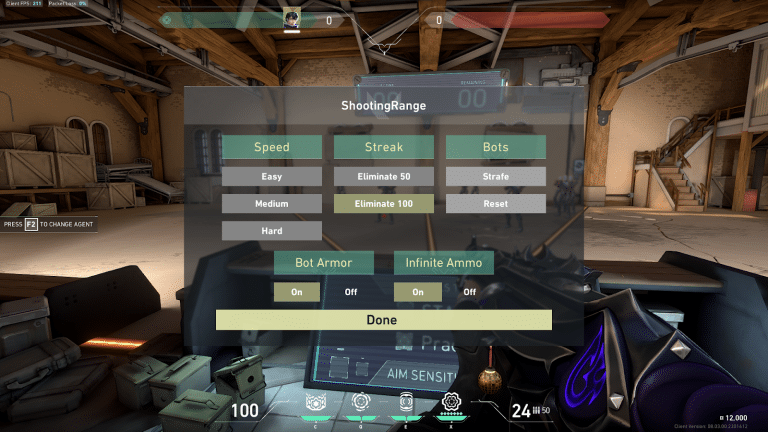Pick the Eliminate 50 streak
This screenshot has height=432, width=768.
click(384, 177)
